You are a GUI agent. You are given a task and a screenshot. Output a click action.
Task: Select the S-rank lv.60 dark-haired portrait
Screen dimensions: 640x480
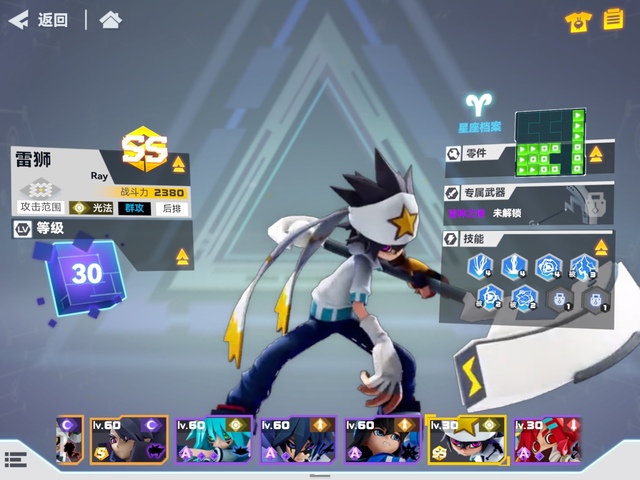129,441
